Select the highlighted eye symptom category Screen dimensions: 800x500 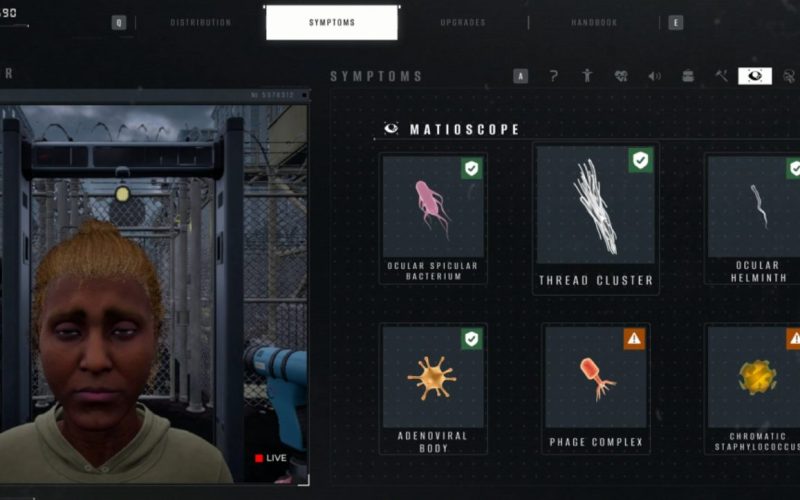click(x=755, y=76)
